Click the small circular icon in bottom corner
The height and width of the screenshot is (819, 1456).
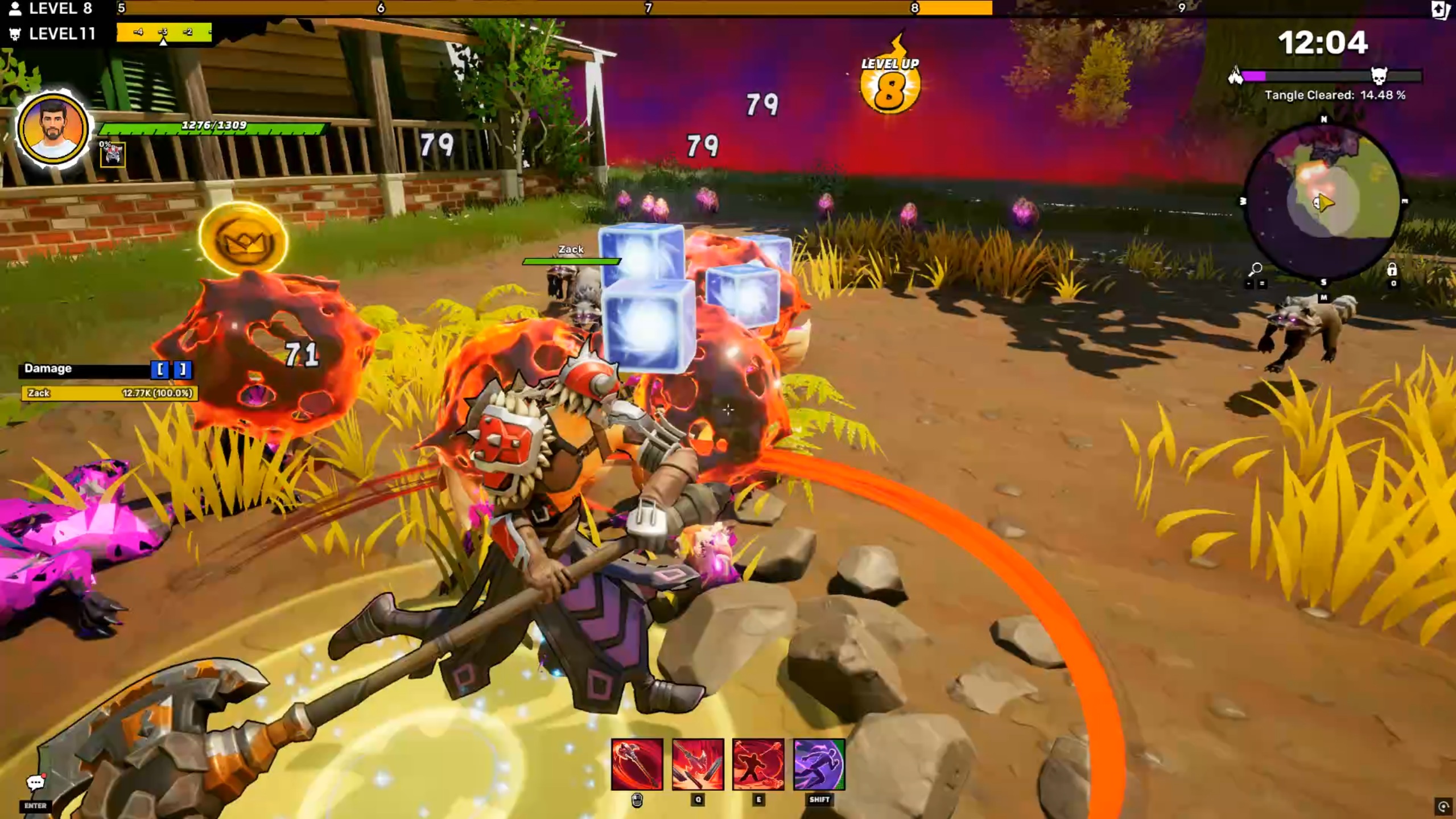1443,806
